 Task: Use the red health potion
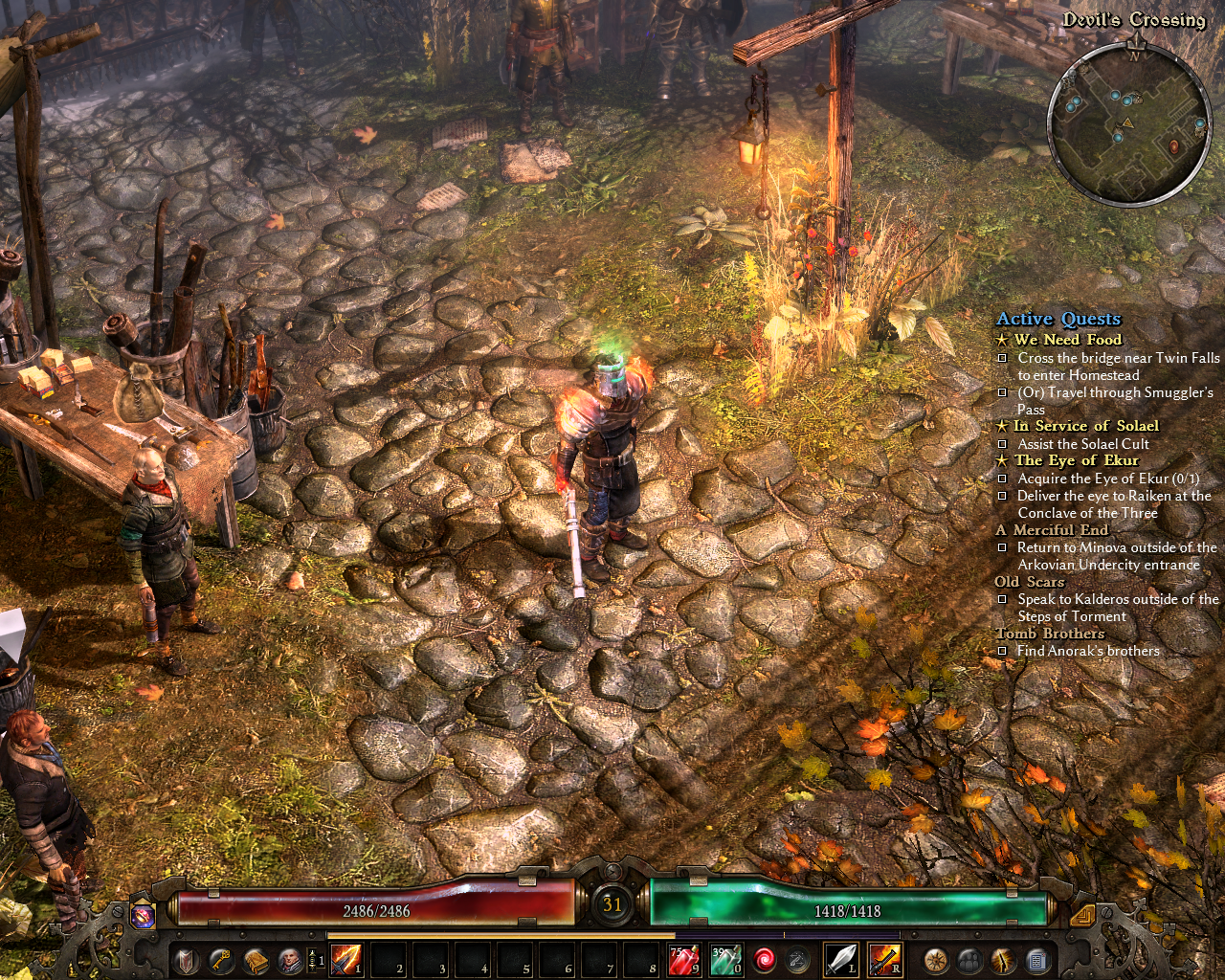(x=683, y=959)
